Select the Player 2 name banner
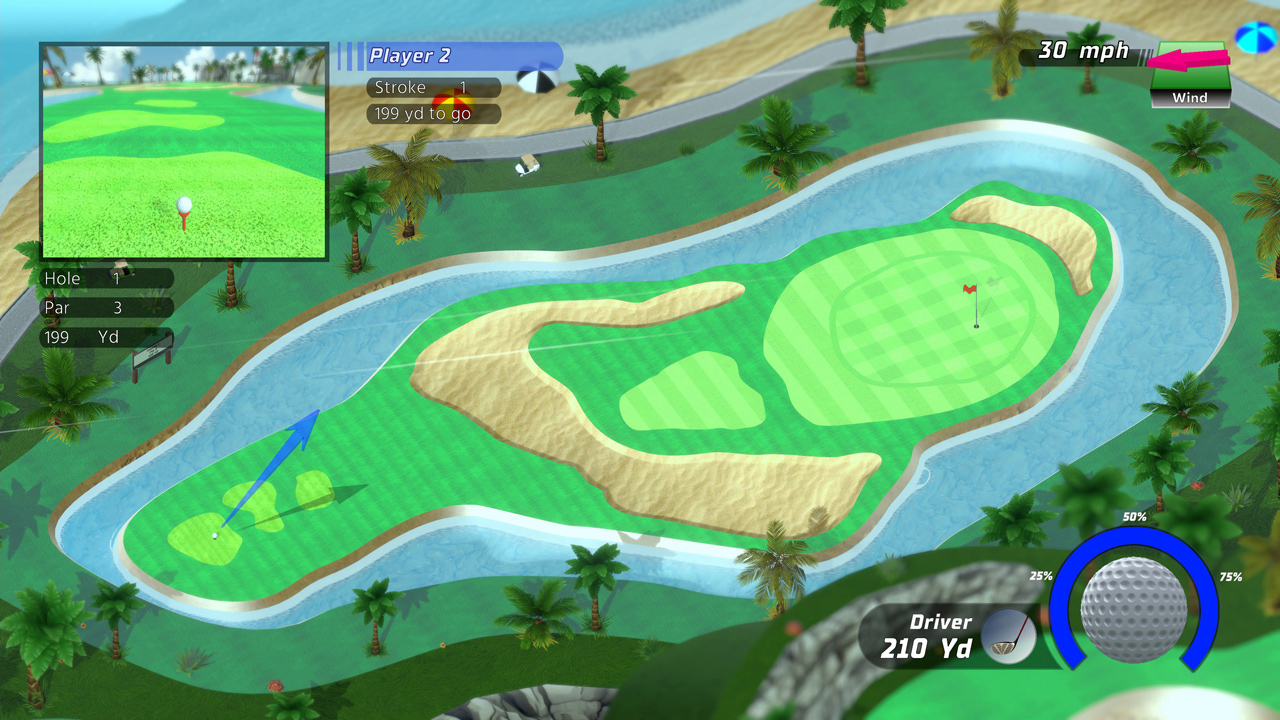The image size is (1280, 720). (440, 56)
